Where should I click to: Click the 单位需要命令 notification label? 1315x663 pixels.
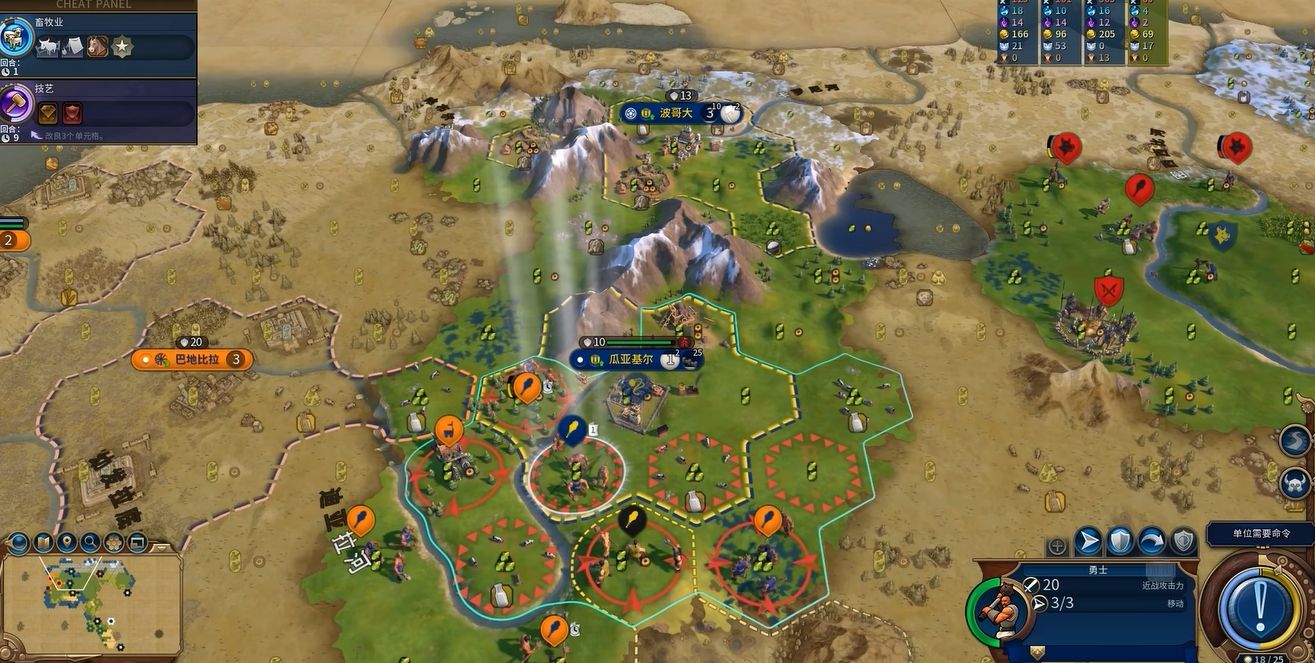(1259, 535)
